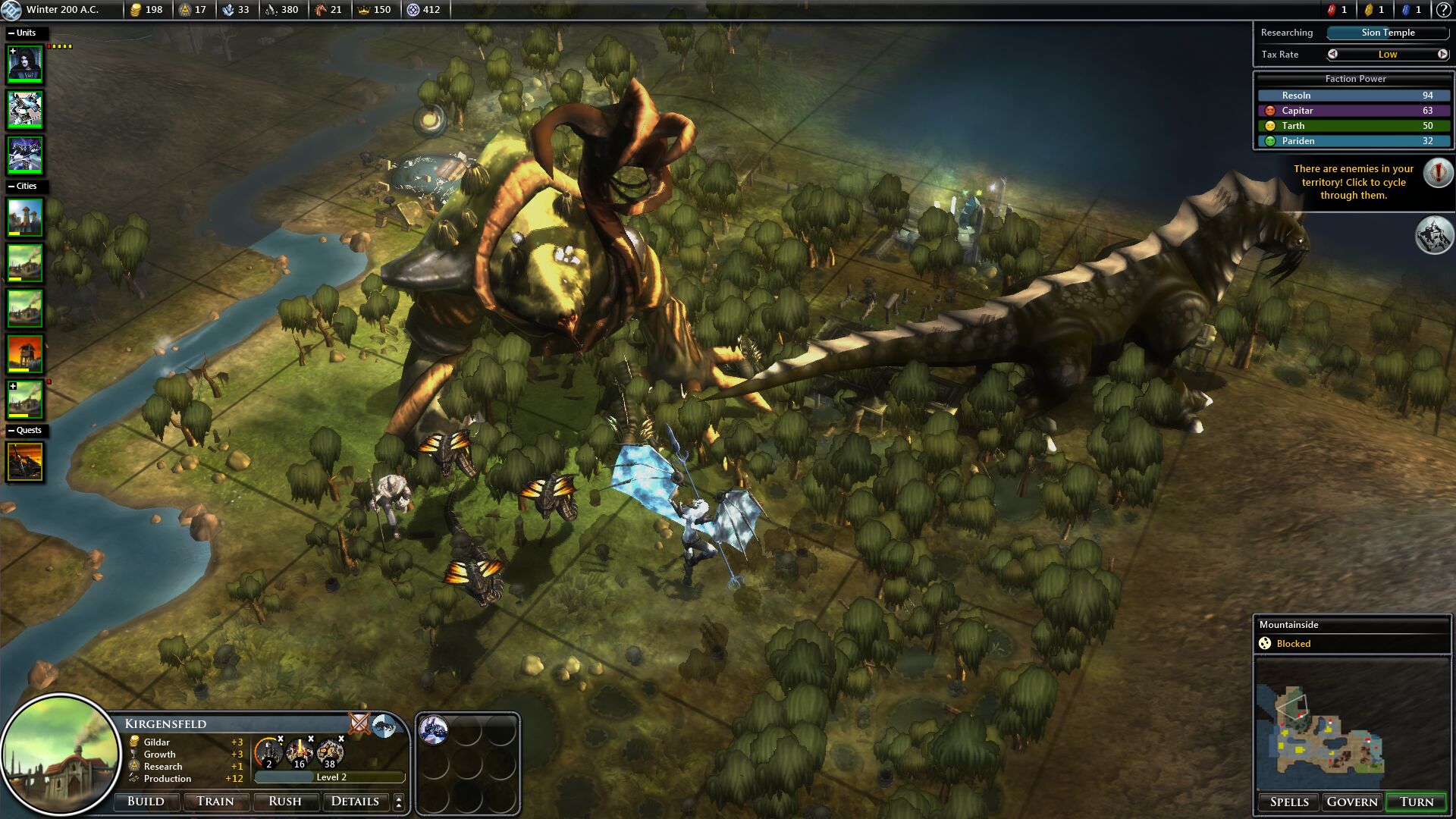This screenshot has height=819, width=1456.
Task: Open research via Sion Temple bar
Action: 1388,33
